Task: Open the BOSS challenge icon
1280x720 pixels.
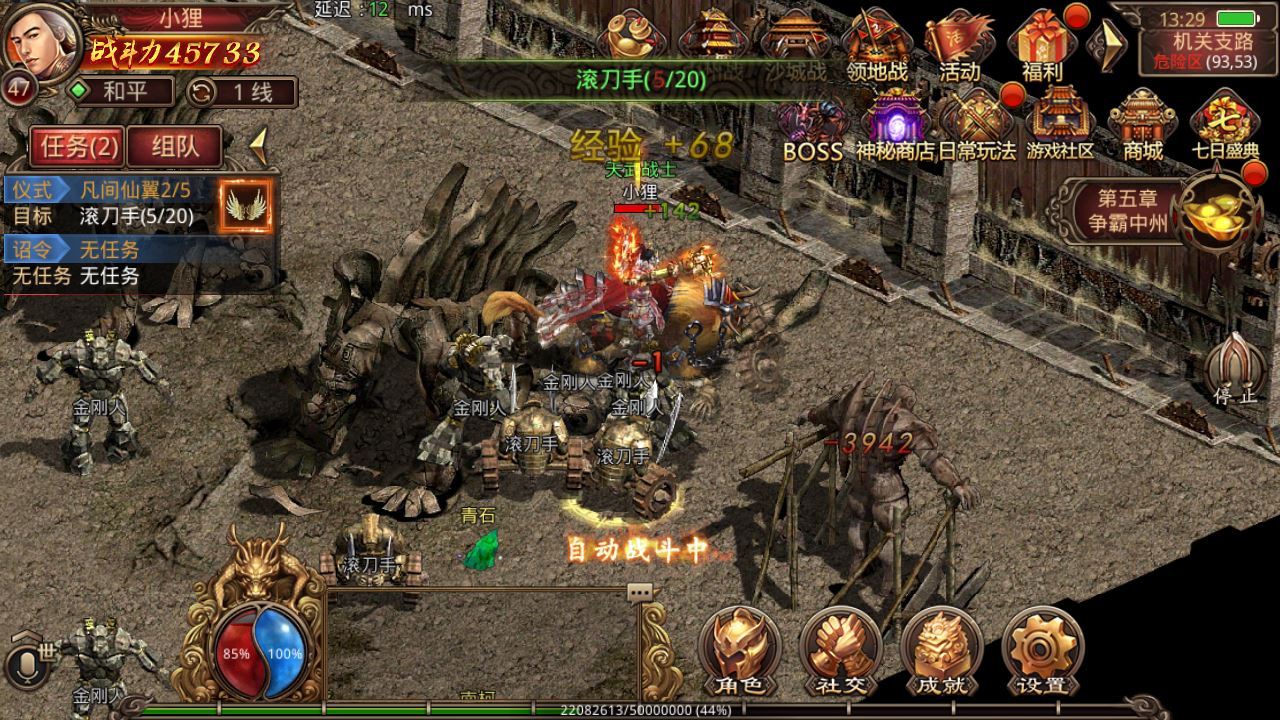Action: 812,125
